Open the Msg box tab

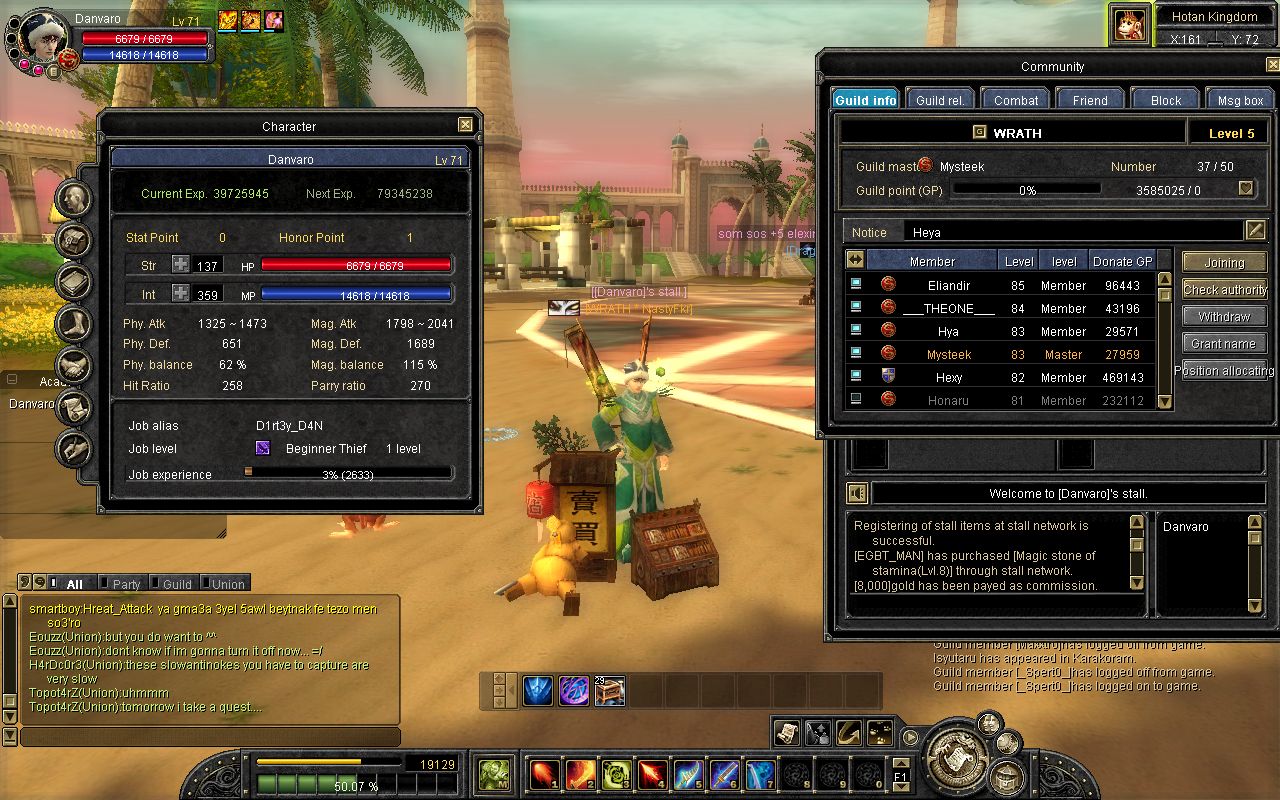coord(1241,100)
